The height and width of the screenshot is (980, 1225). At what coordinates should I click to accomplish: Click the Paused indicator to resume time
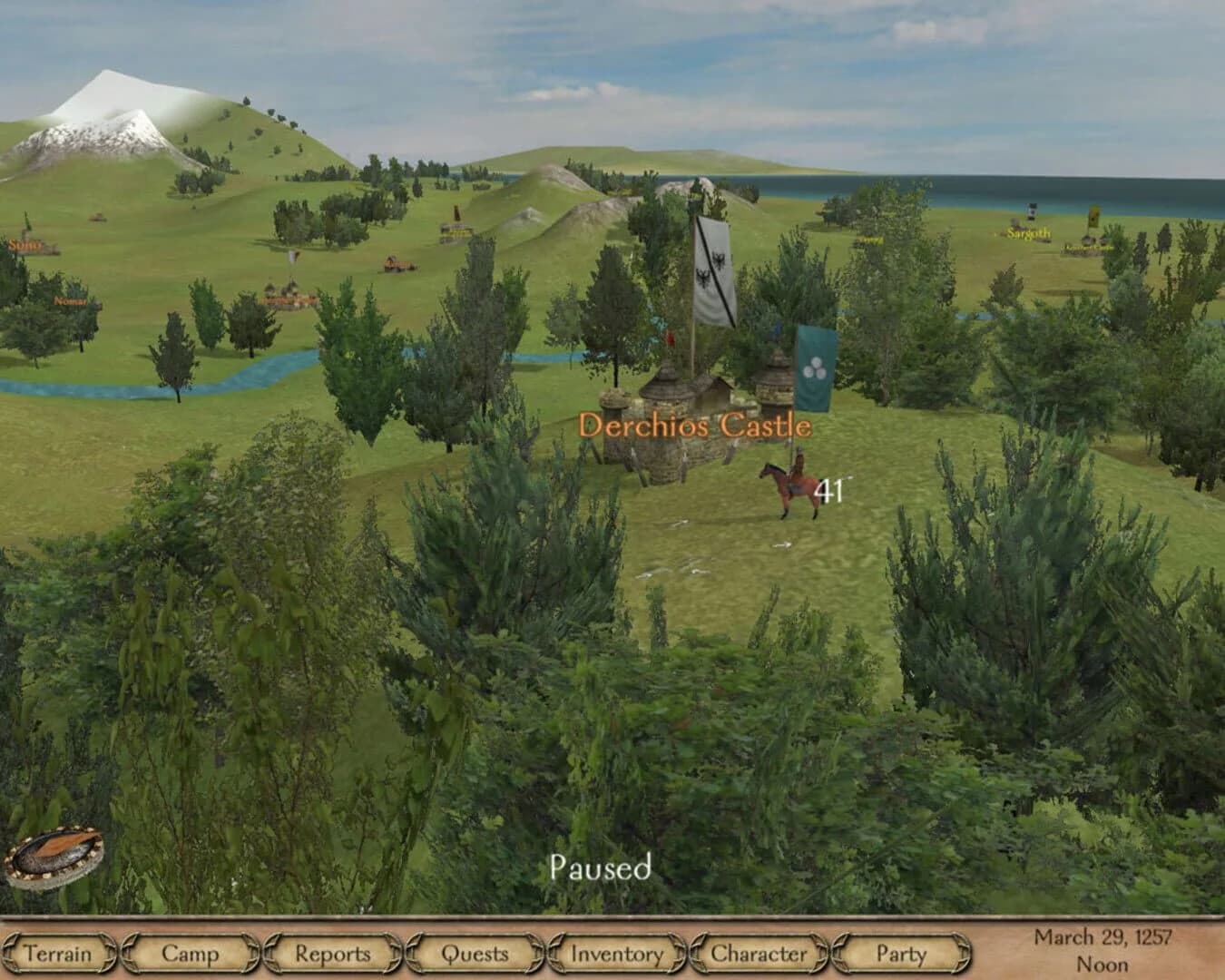(x=603, y=868)
